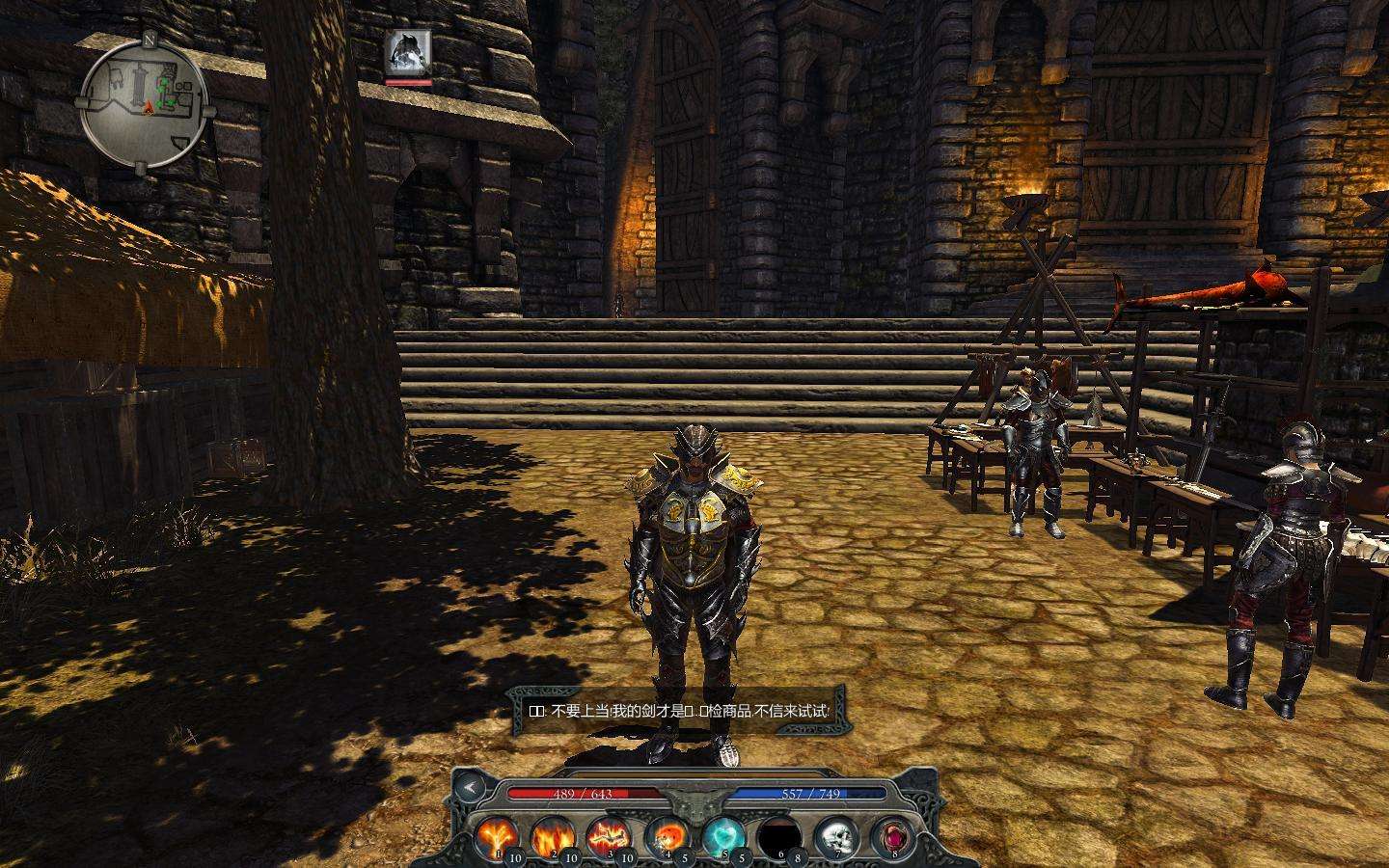Select the dark empty-looking slot 6
Screen dimensions: 1389x868
[x=779, y=835]
